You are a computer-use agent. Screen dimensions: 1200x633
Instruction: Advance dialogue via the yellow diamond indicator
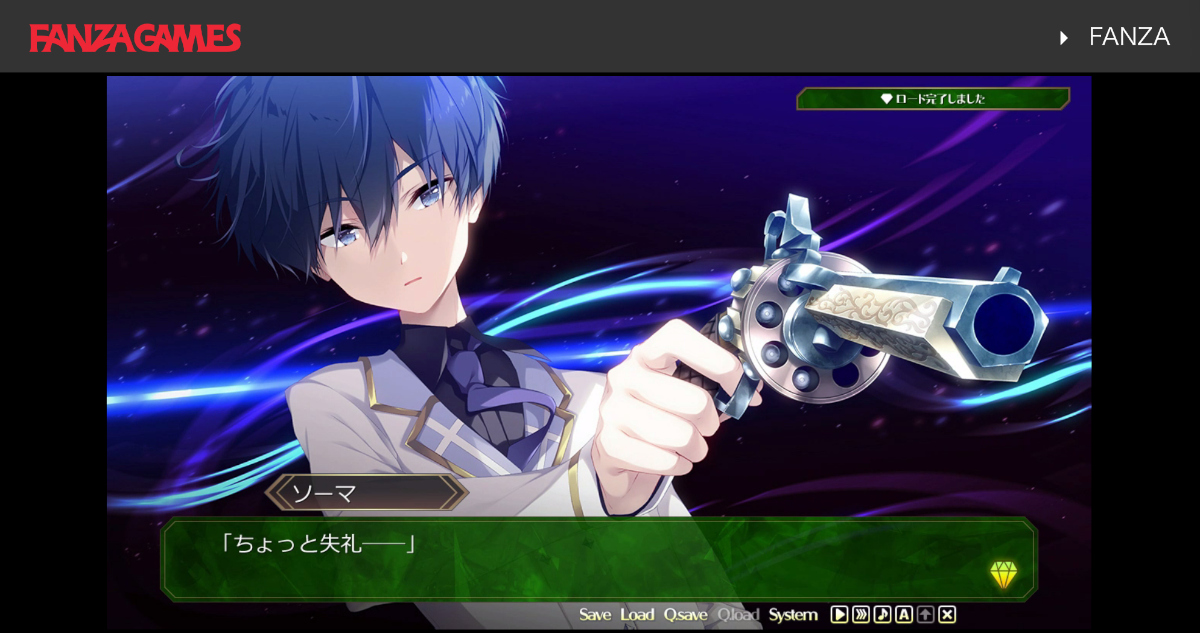point(1003,574)
